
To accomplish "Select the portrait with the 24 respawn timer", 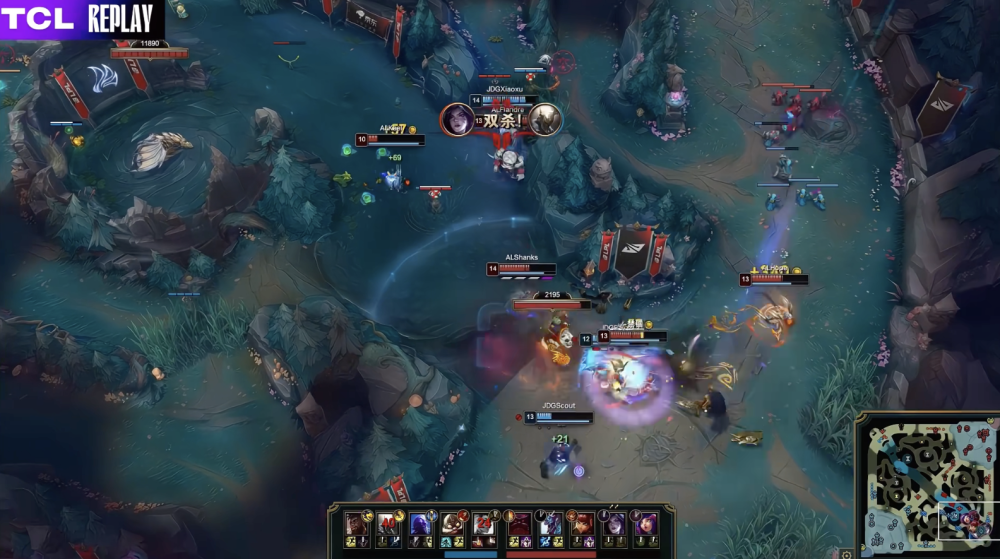I will coord(485,523).
